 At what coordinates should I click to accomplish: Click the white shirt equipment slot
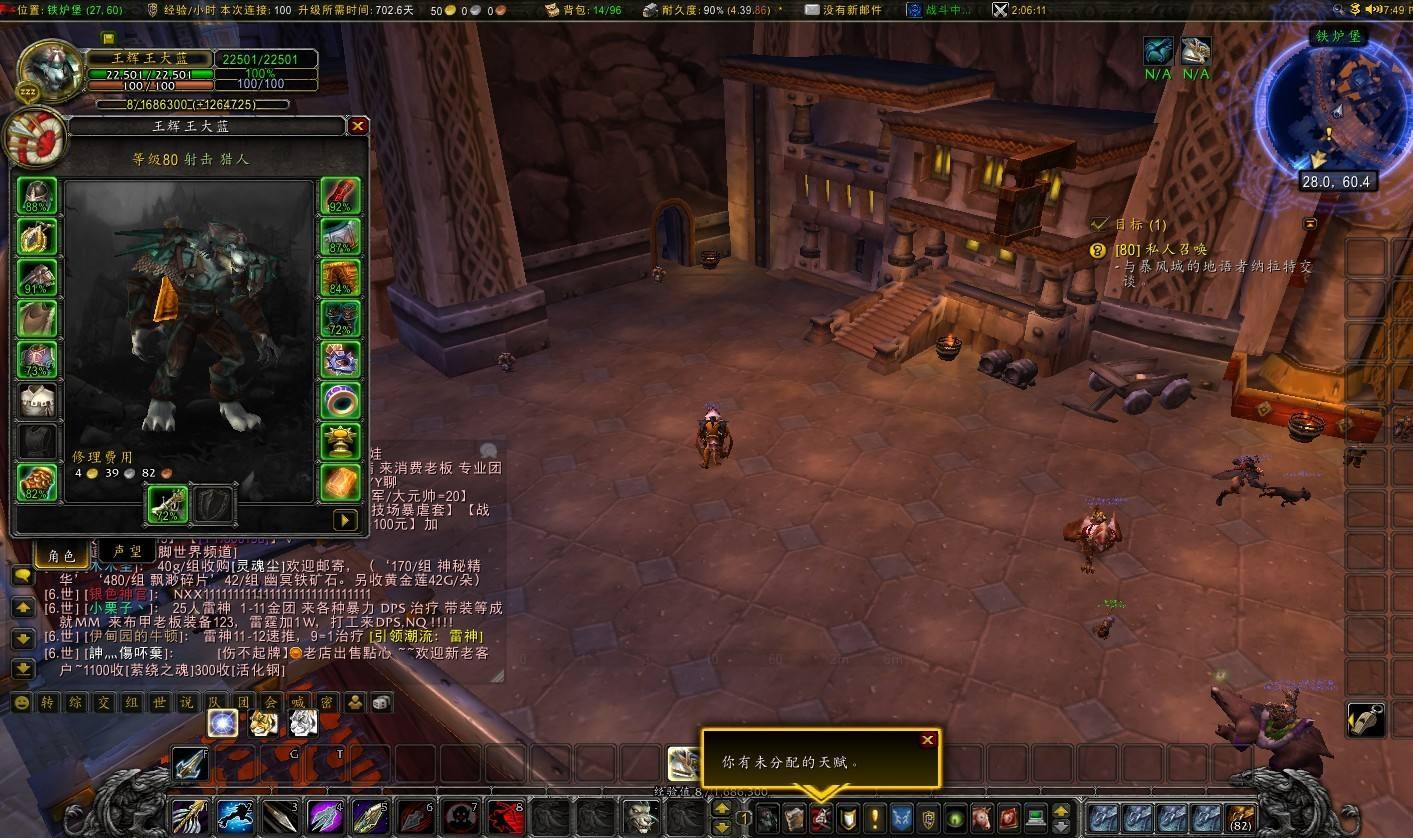click(x=37, y=400)
